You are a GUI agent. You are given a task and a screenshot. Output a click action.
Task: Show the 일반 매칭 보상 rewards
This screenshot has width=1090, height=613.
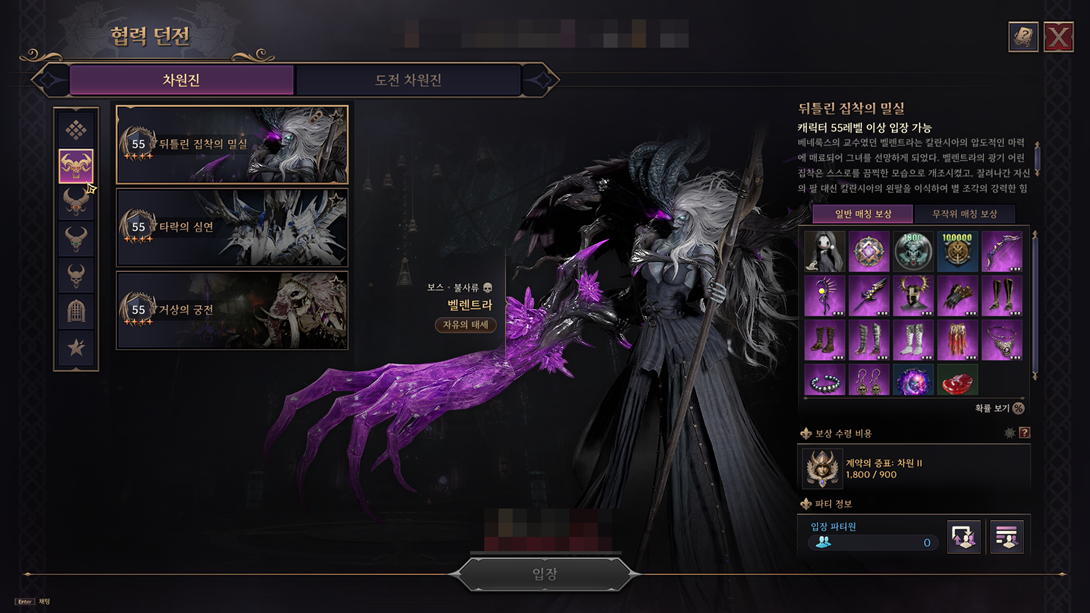pyautogui.click(x=861, y=214)
